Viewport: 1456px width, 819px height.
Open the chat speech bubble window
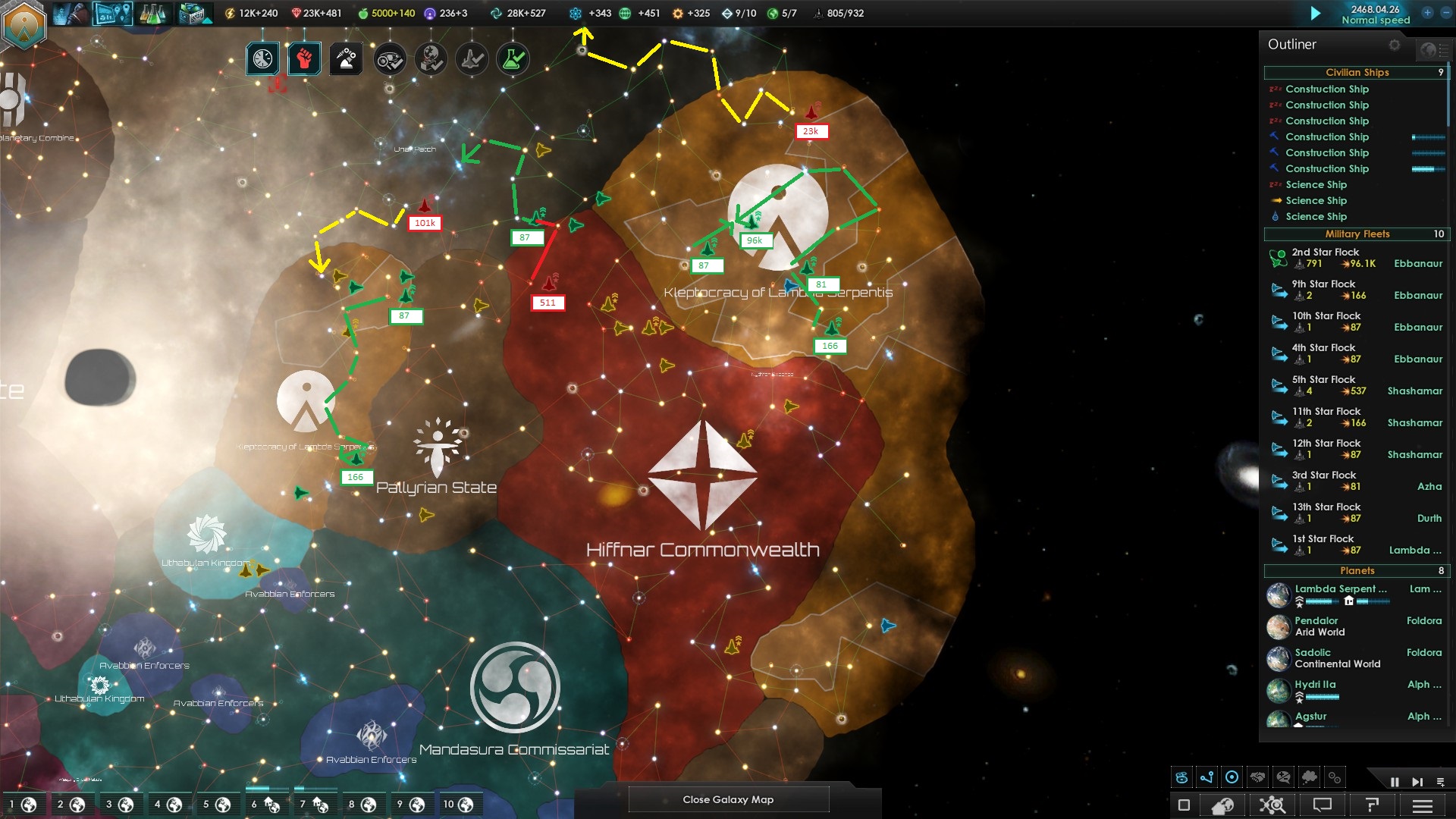[1323, 805]
